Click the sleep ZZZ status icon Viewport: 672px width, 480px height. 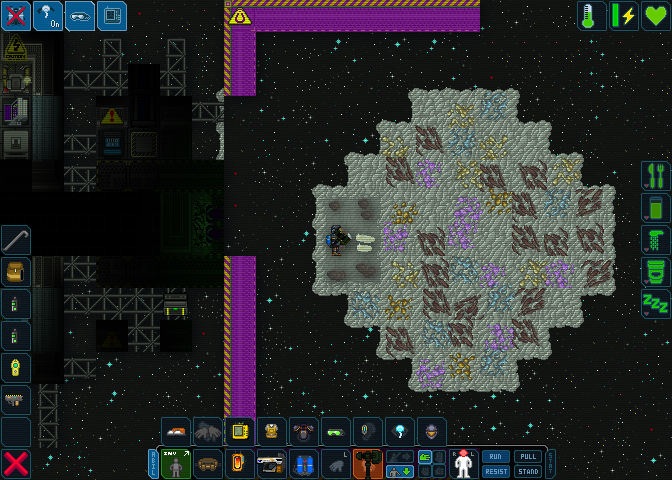coord(656,304)
